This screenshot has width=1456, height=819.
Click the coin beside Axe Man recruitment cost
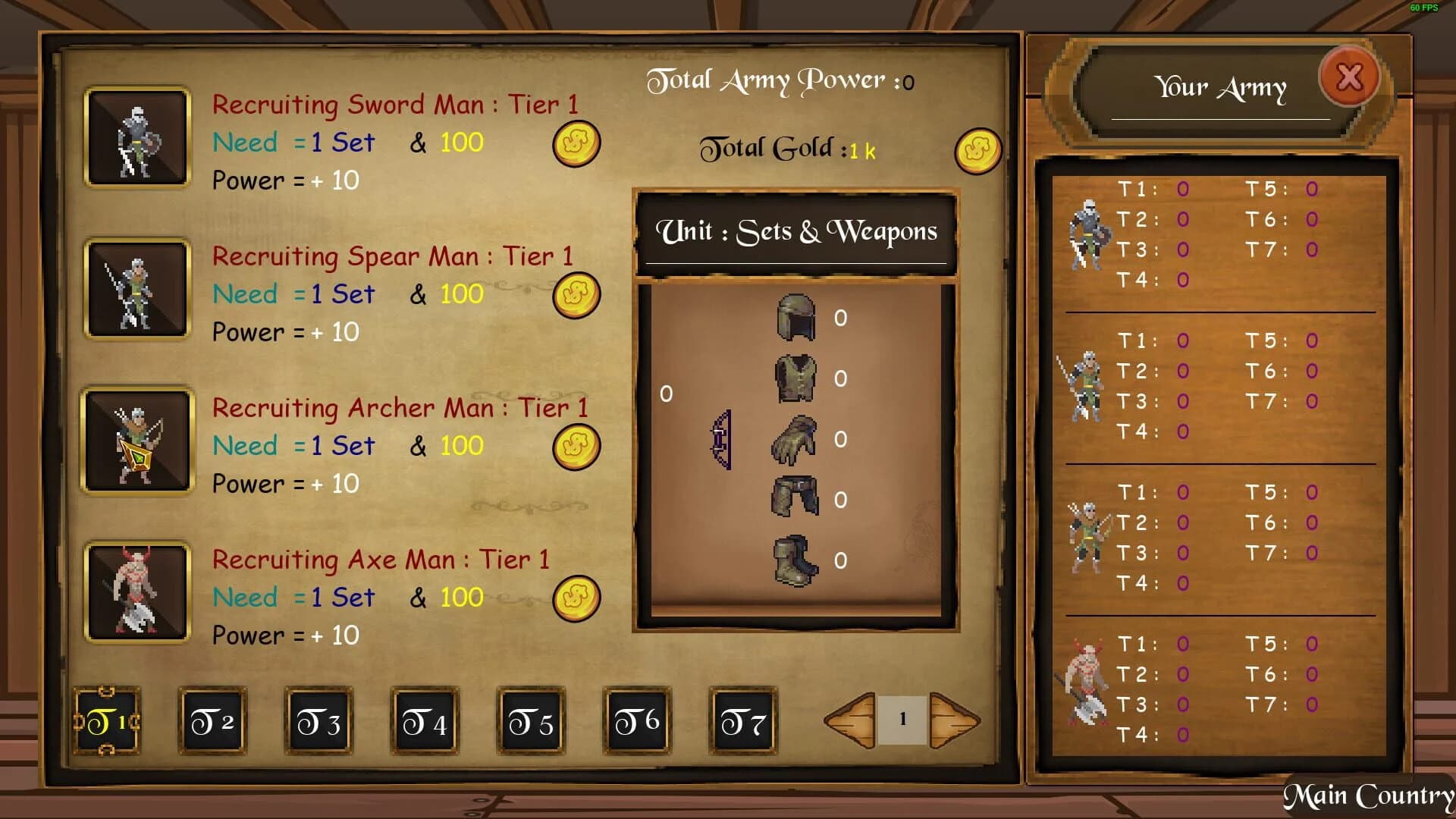(575, 598)
